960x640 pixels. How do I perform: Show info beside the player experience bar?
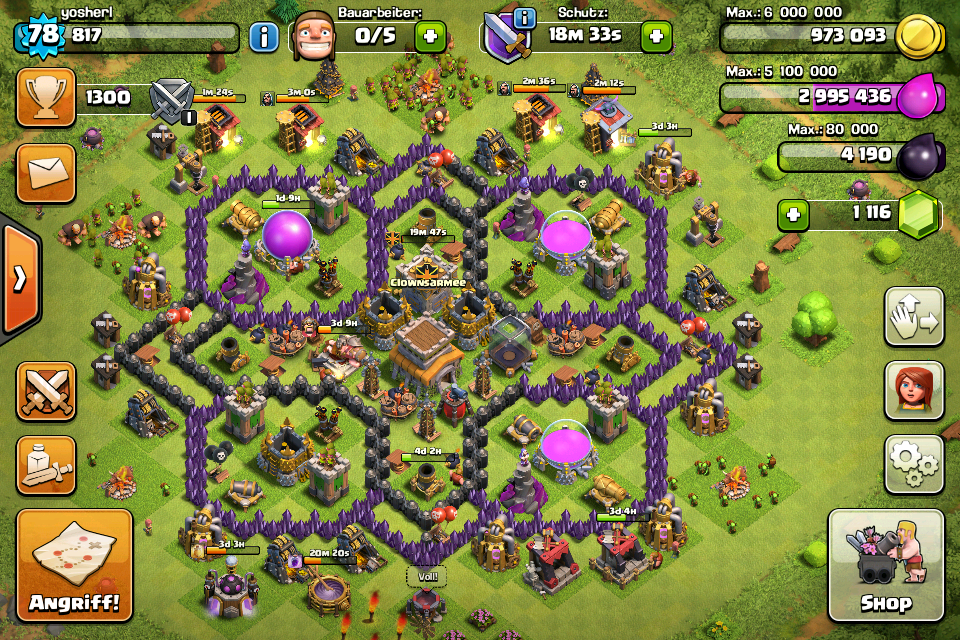(x=264, y=38)
